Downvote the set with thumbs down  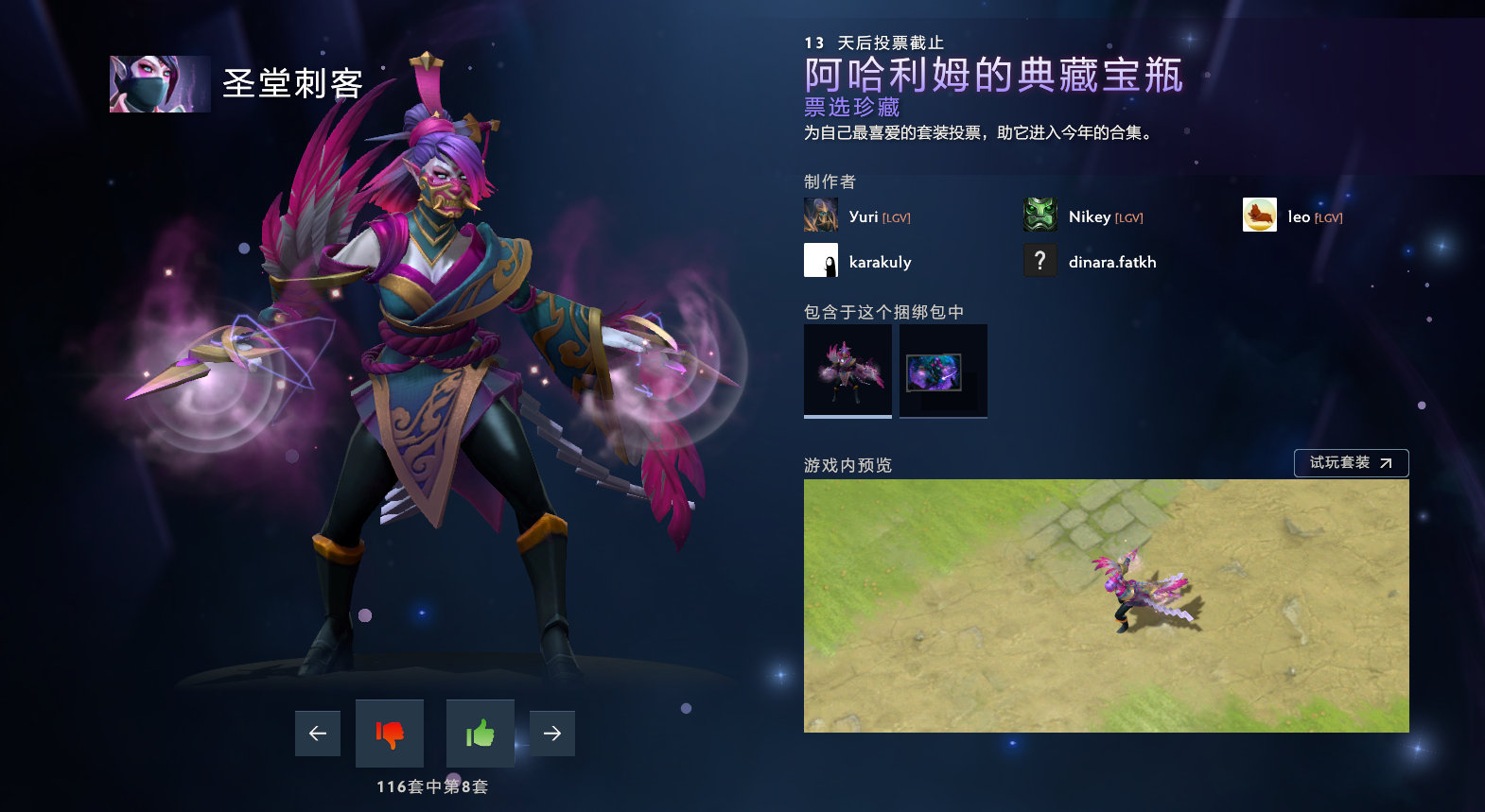click(388, 733)
